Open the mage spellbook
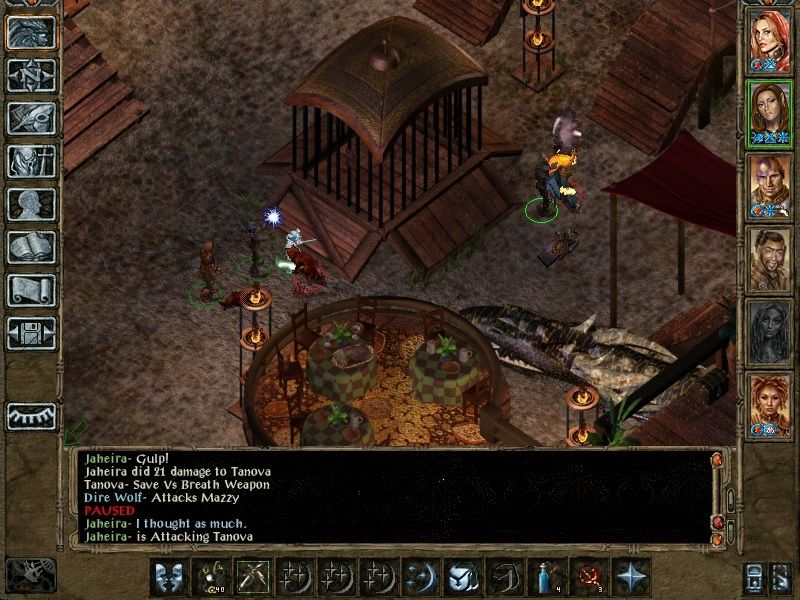This screenshot has height=600, width=800. (31, 247)
